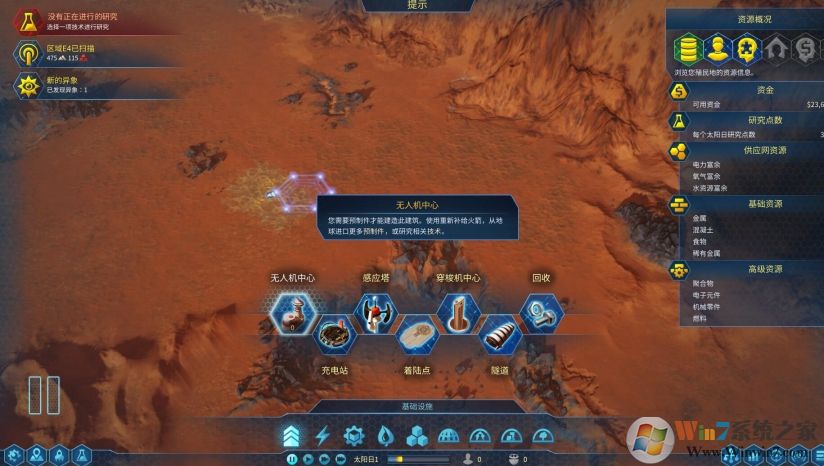The width and height of the screenshot is (824, 466).
Task: Open the stacked cubes storage build category
Action: coord(417,435)
